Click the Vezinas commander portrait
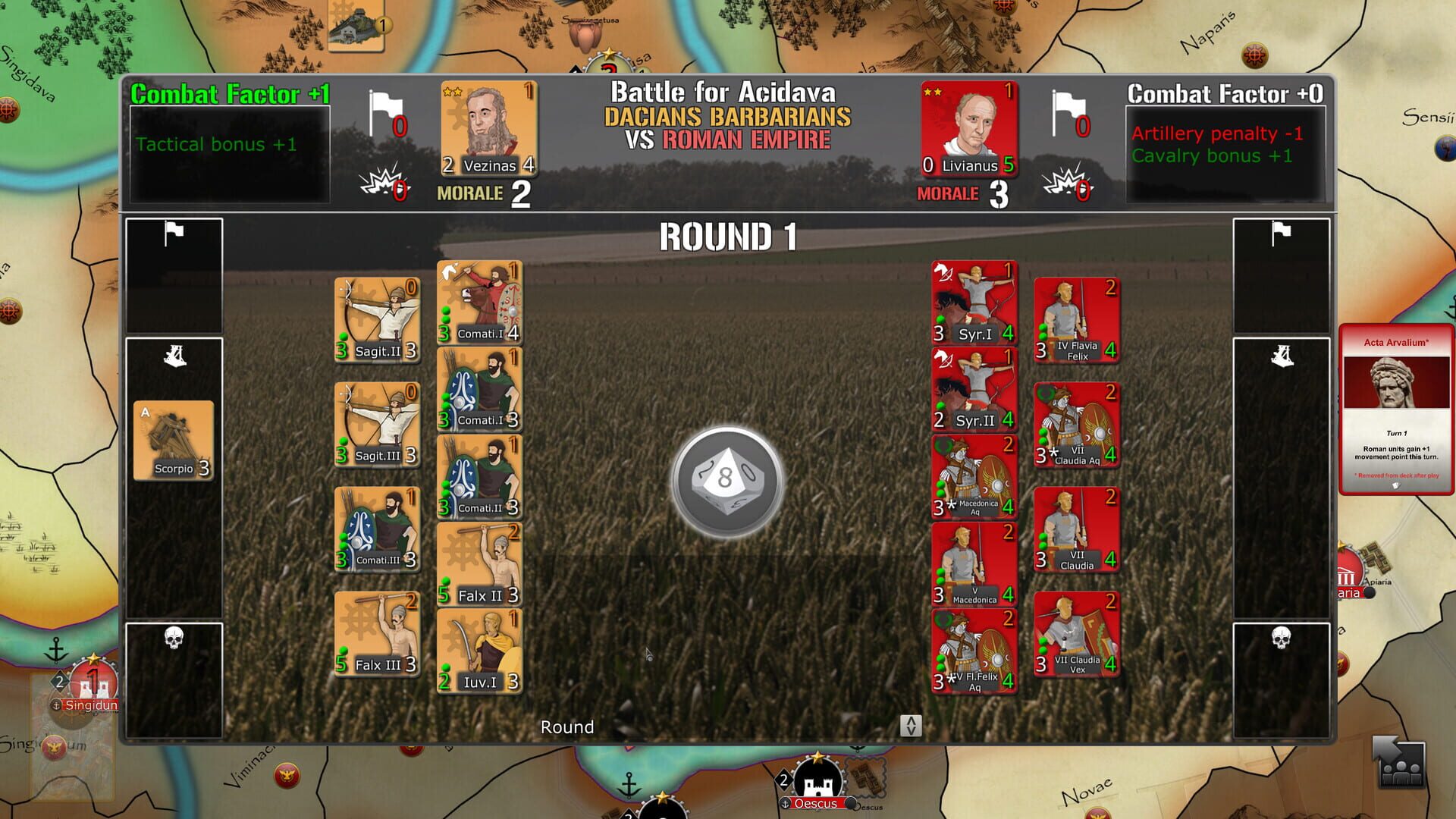This screenshot has width=1456, height=819. click(488, 129)
